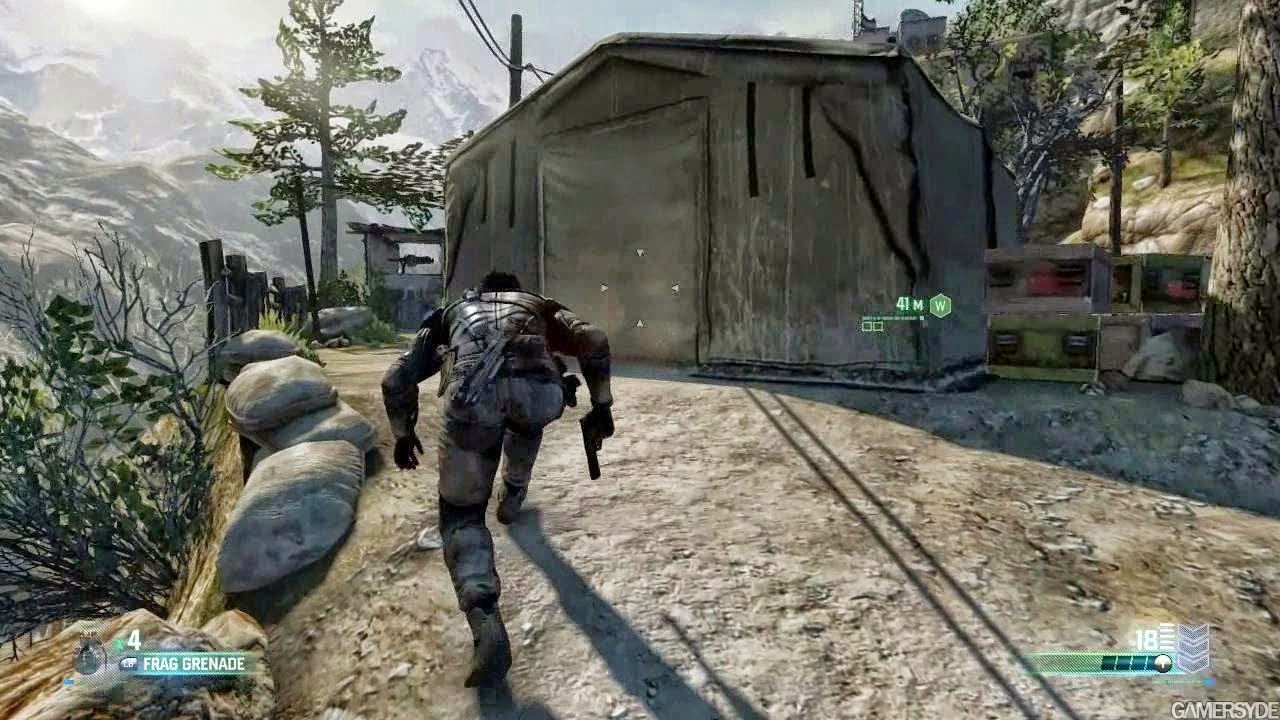
Task: Click the LB gadget button prompt
Action: [128, 662]
